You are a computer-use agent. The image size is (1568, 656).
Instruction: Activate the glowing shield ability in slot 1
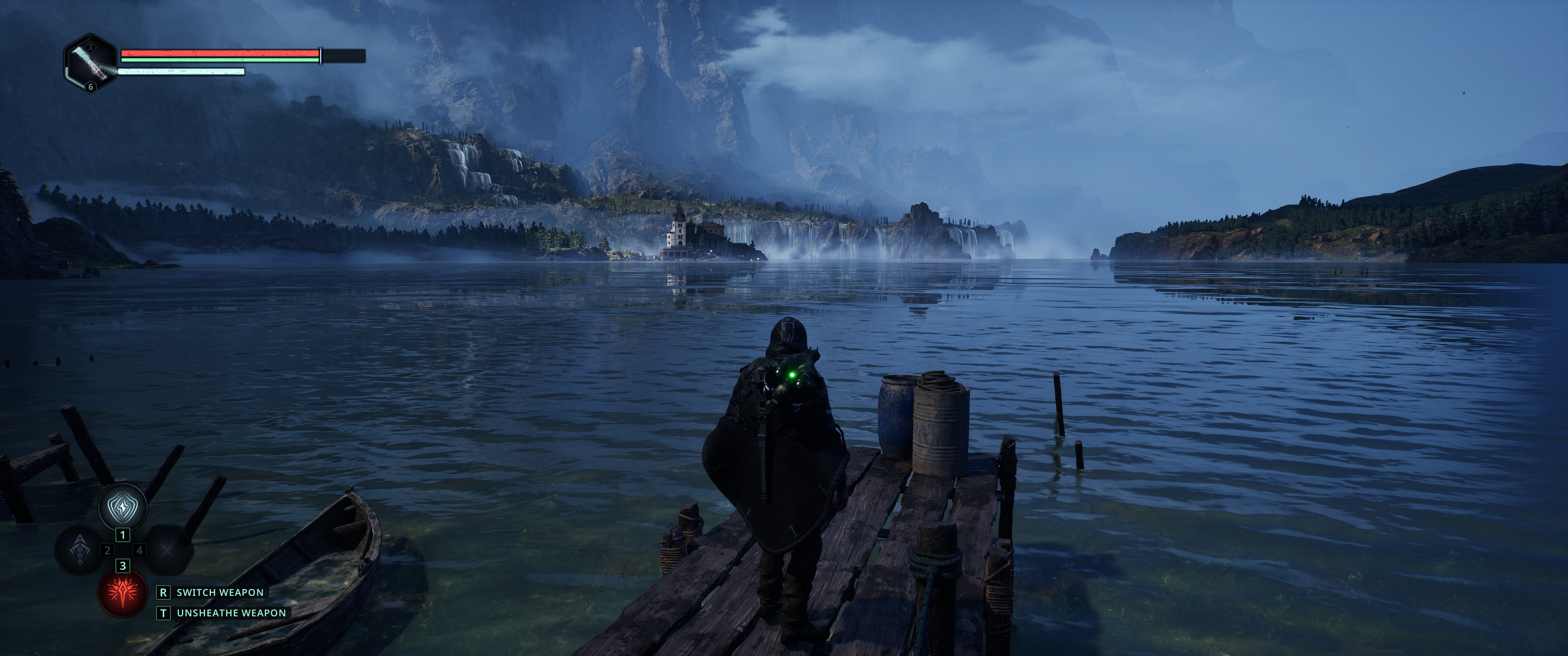tap(123, 506)
